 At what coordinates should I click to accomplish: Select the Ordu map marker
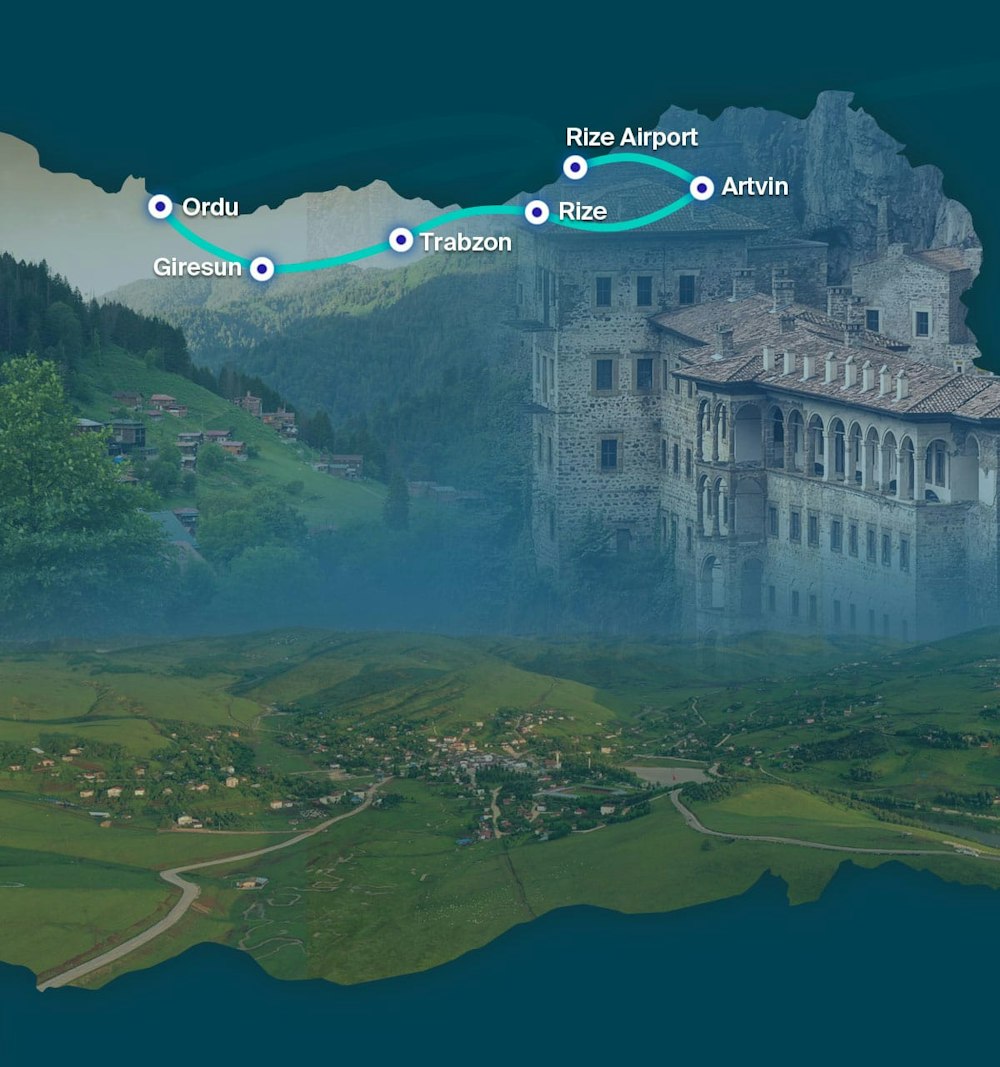(x=160, y=207)
